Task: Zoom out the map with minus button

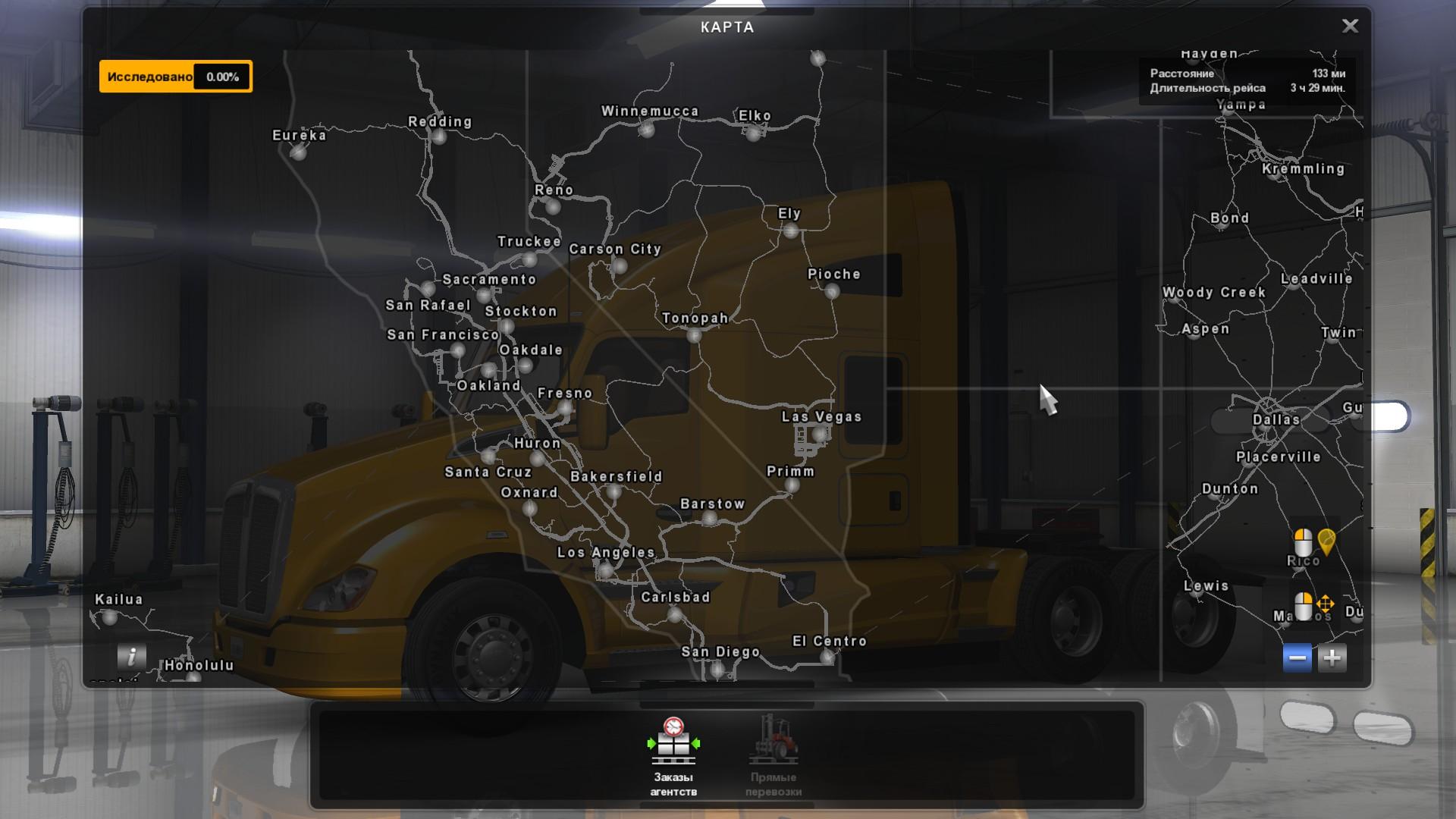Action: [x=1297, y=657]
